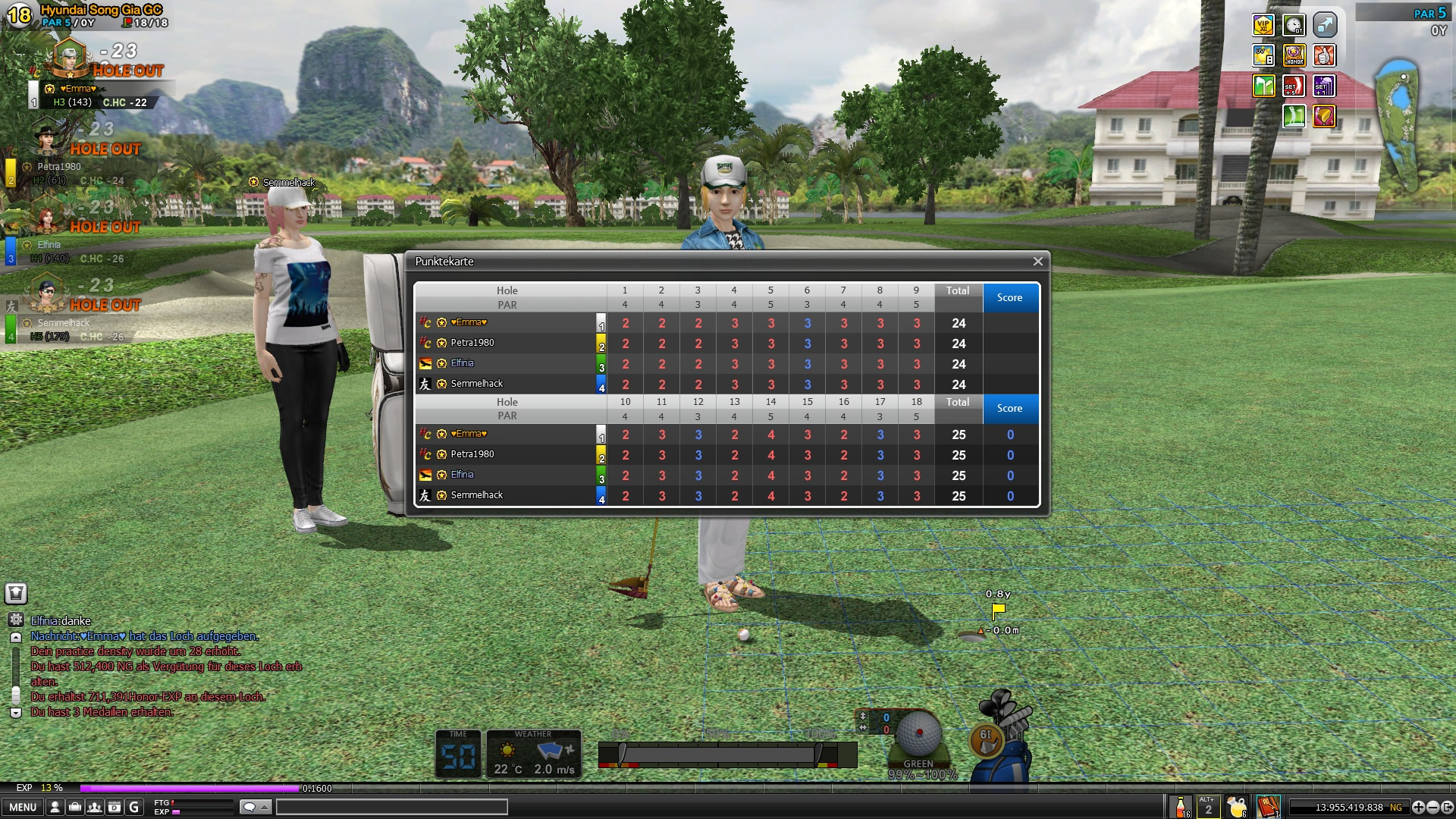Click the G guild button
Image resolution: width=1456 pixels, height=819 pixels.
(x=134, y=808)
